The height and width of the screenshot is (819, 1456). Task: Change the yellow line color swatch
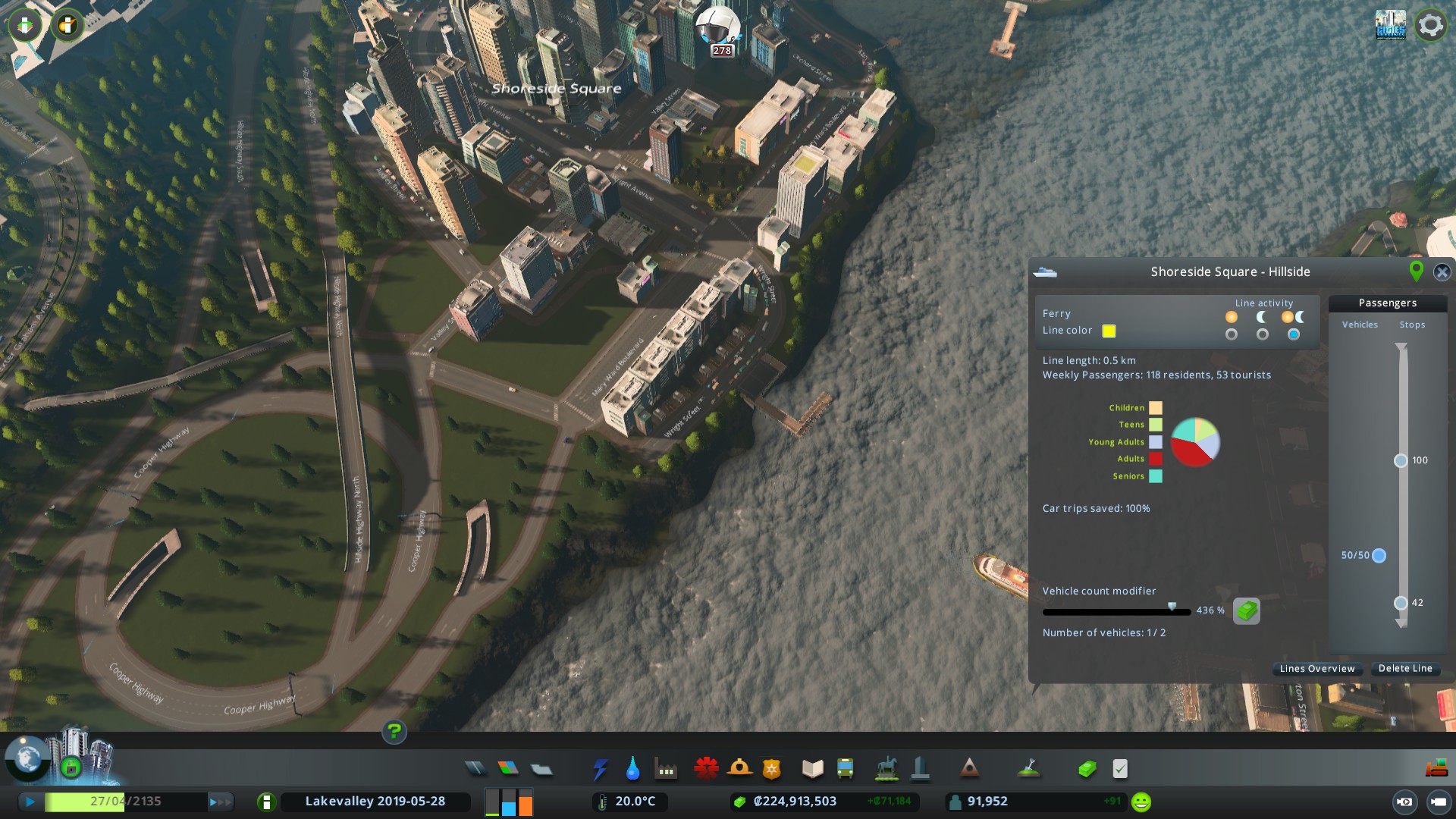point(1109,331)
